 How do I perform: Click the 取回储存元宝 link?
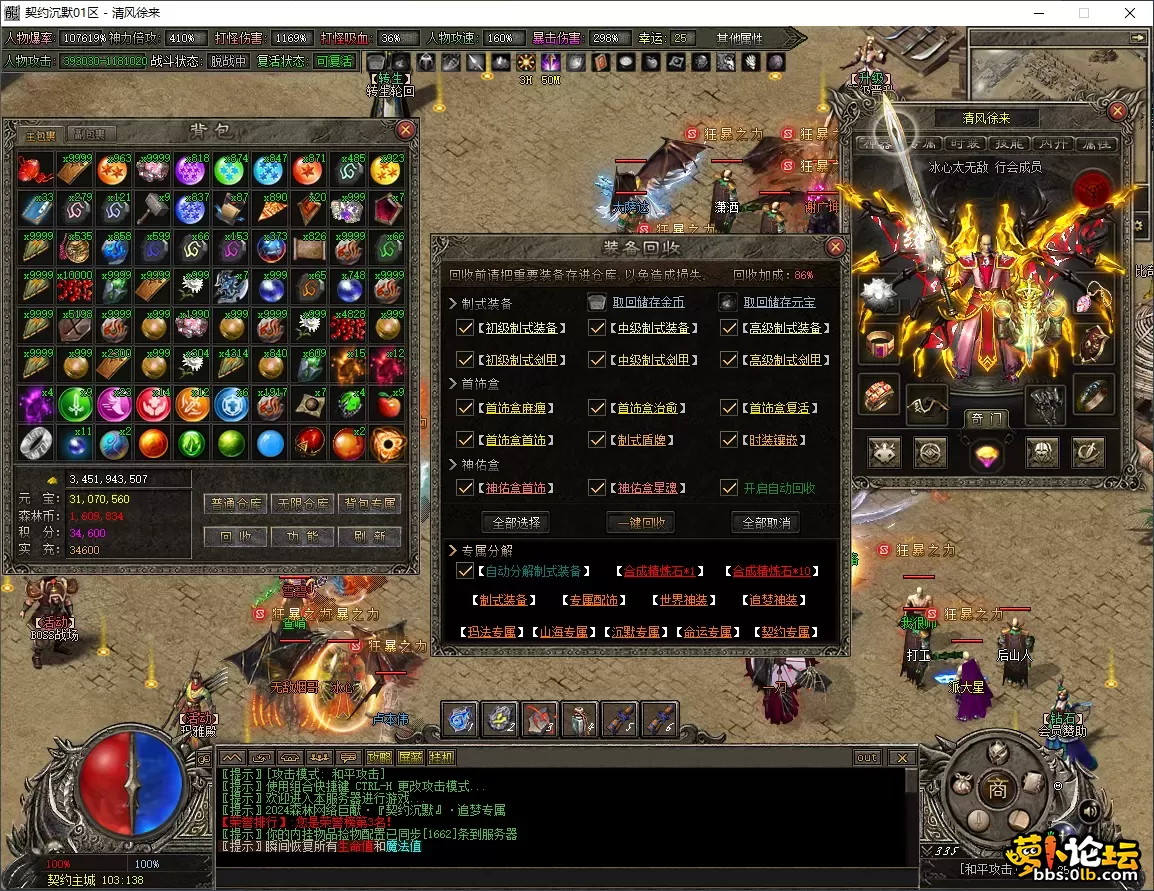pyautogui.click(x=778, y=302)
